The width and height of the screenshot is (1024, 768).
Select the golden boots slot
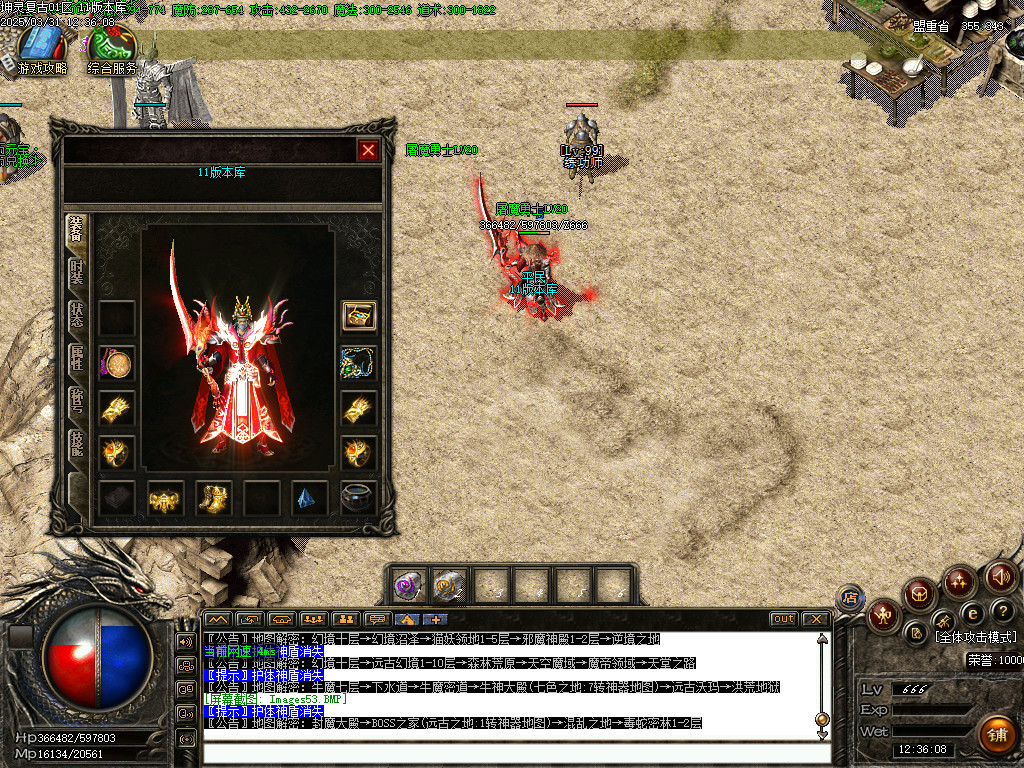[214, 498]
